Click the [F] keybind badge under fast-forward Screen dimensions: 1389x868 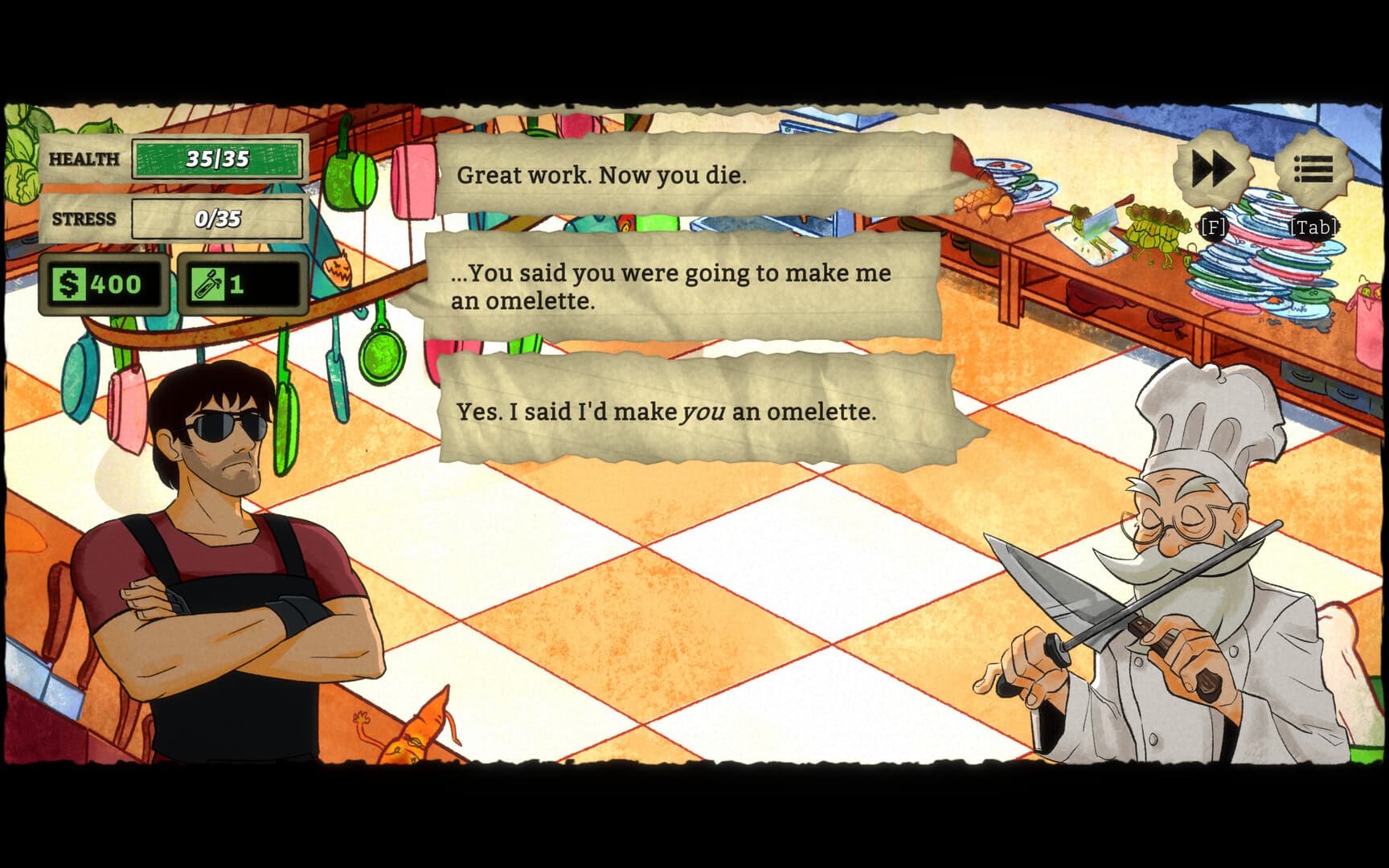tap(1211, 227)
